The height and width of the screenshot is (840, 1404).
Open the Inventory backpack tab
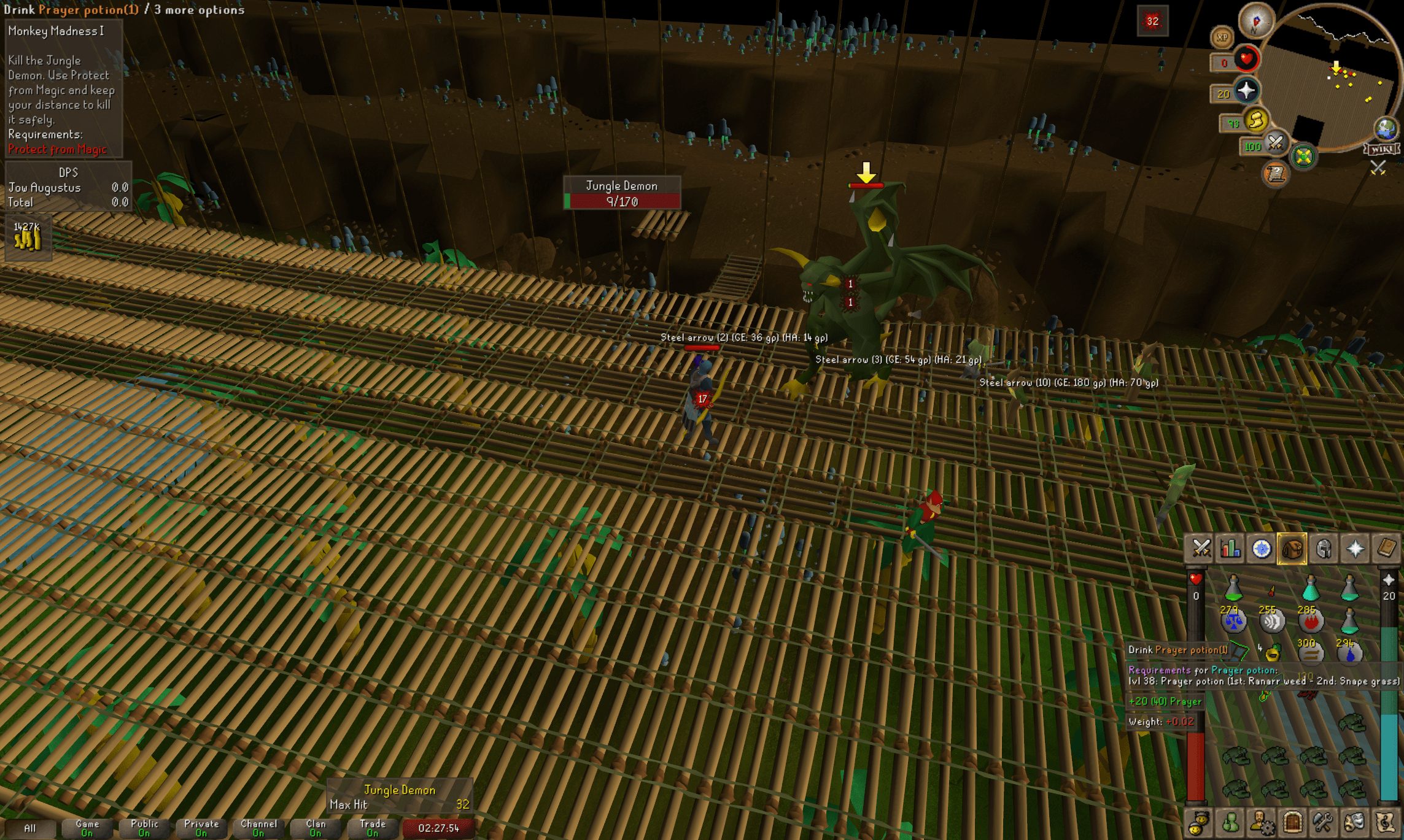(x=1292, y=549)
